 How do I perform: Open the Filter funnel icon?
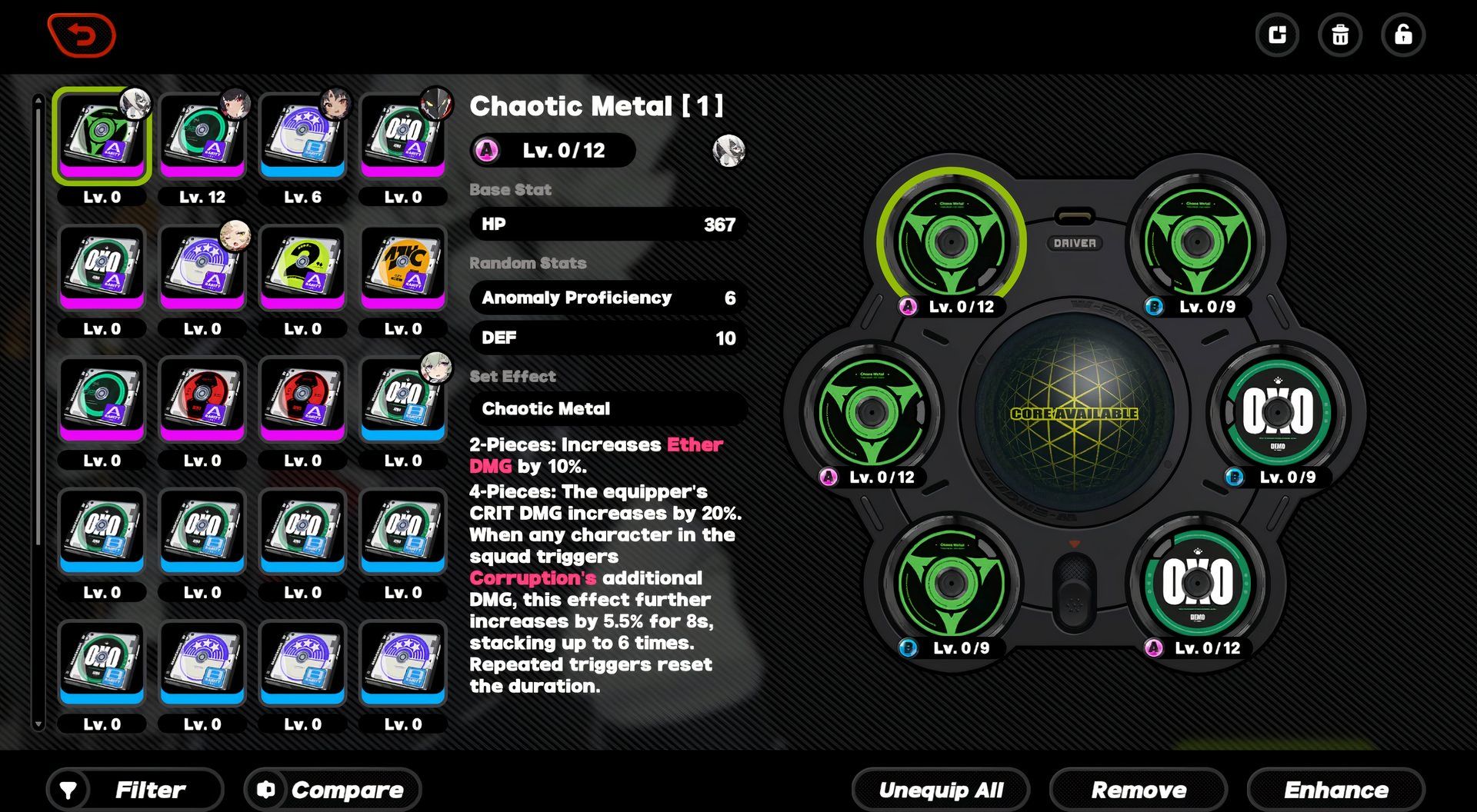(x=69, y=789)
